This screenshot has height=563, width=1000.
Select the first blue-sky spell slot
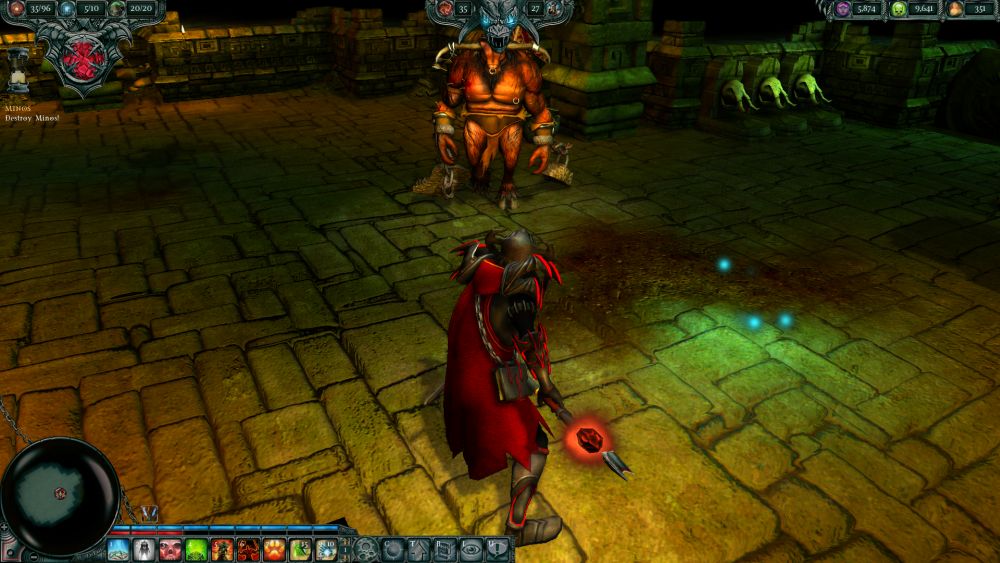119,550
